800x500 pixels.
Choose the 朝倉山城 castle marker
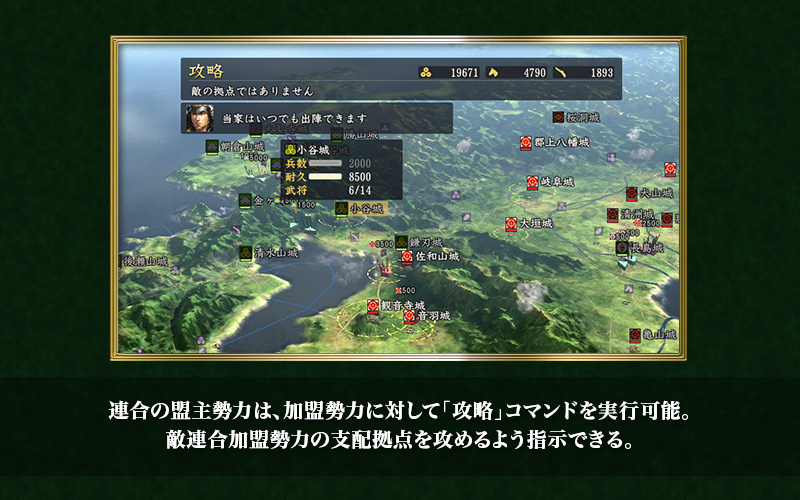212,146
